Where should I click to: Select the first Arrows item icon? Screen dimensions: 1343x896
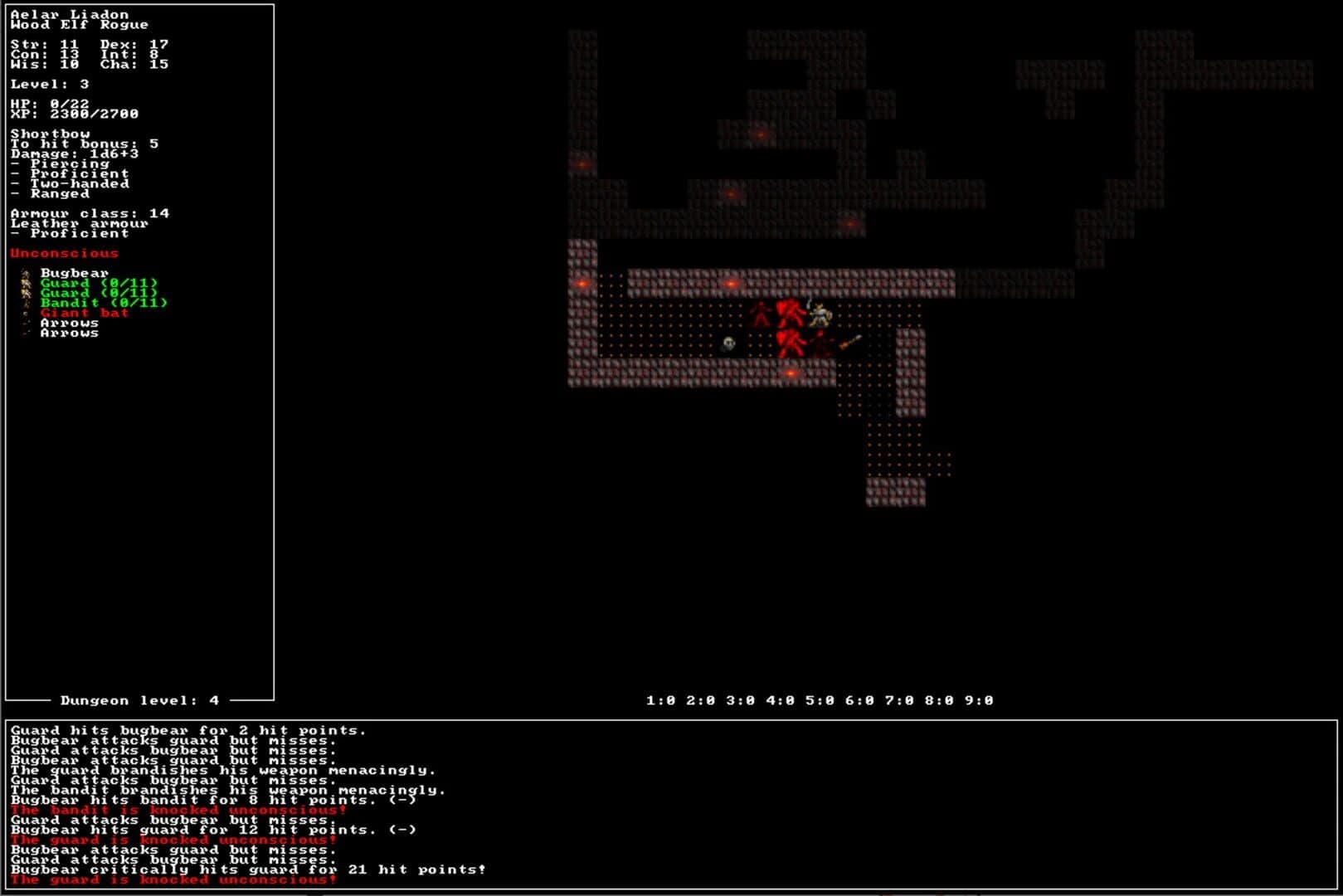tap(25, 324)
